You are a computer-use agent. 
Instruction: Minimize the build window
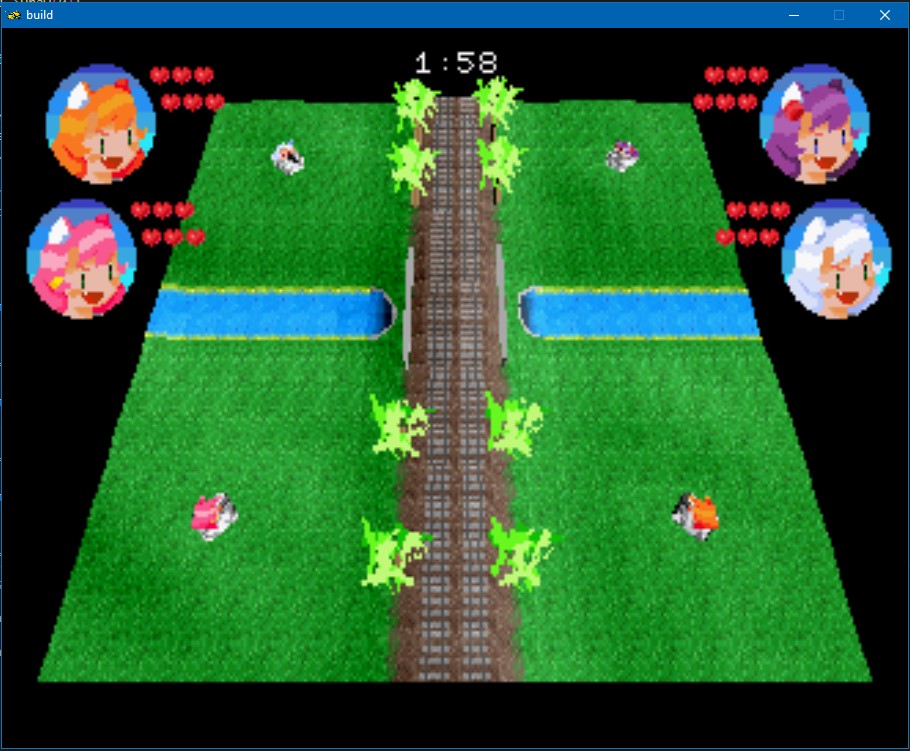(x=793, y=15)
